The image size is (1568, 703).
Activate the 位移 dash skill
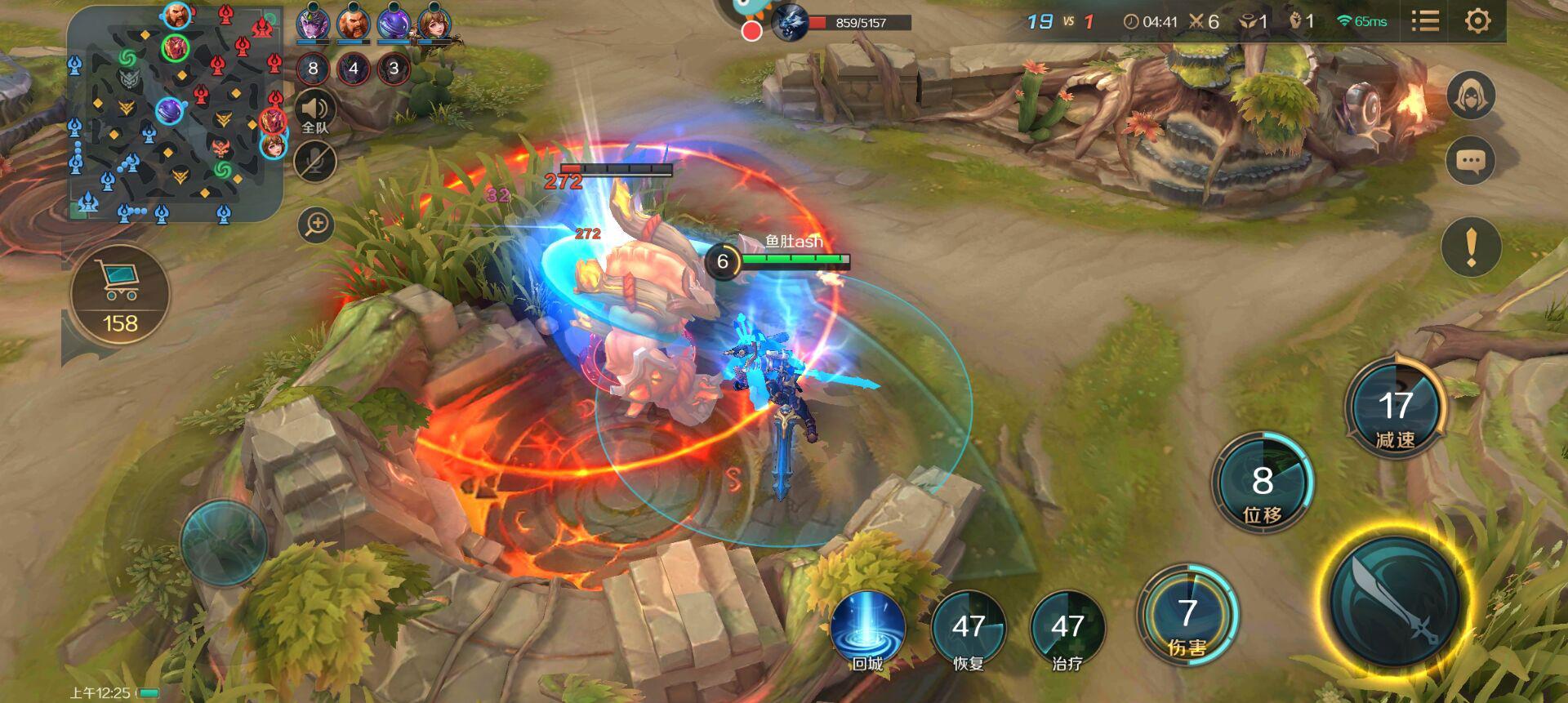(x=1262, y=483)
